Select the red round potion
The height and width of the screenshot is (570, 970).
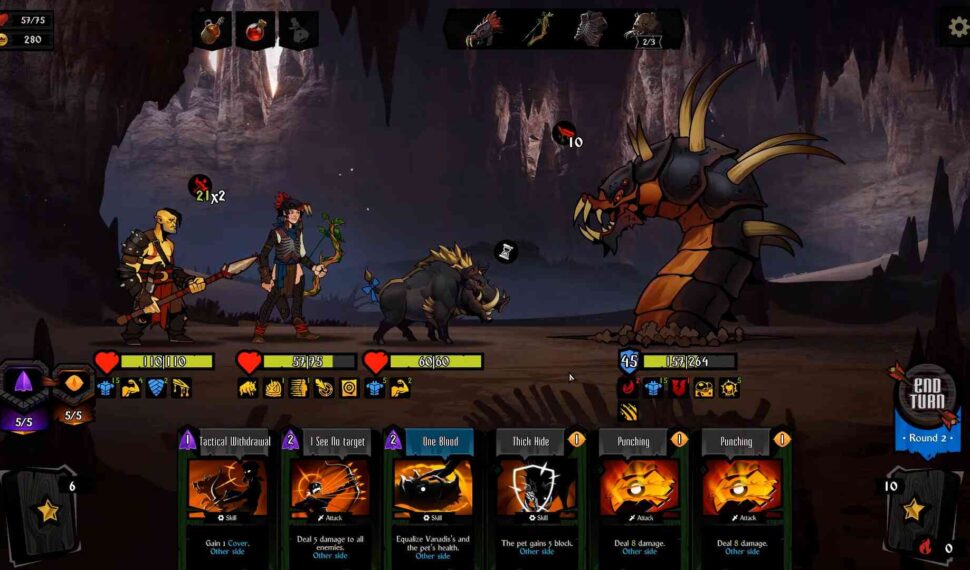[255, 30]
